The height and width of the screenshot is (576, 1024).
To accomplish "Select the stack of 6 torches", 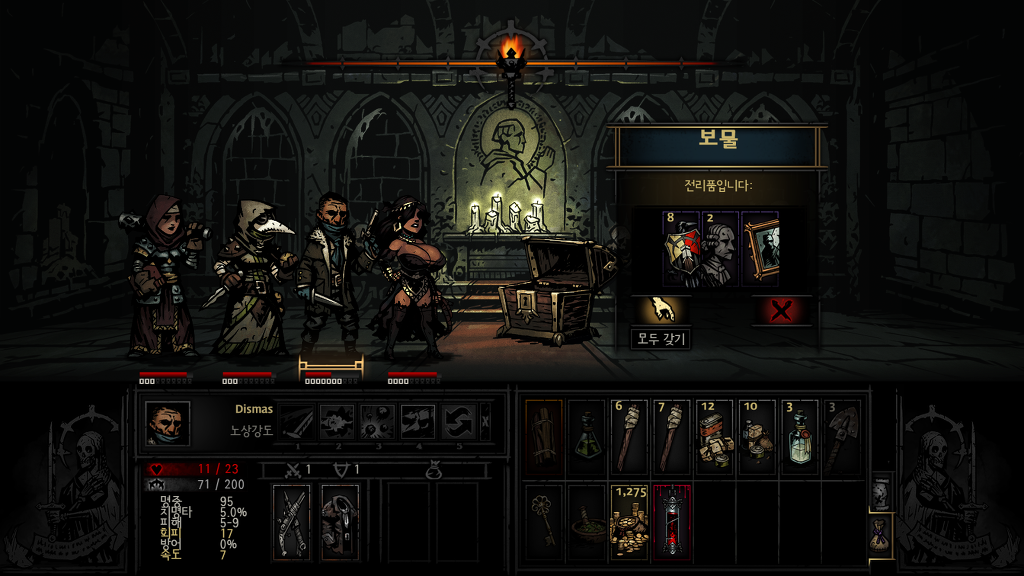I will (630, 437).
